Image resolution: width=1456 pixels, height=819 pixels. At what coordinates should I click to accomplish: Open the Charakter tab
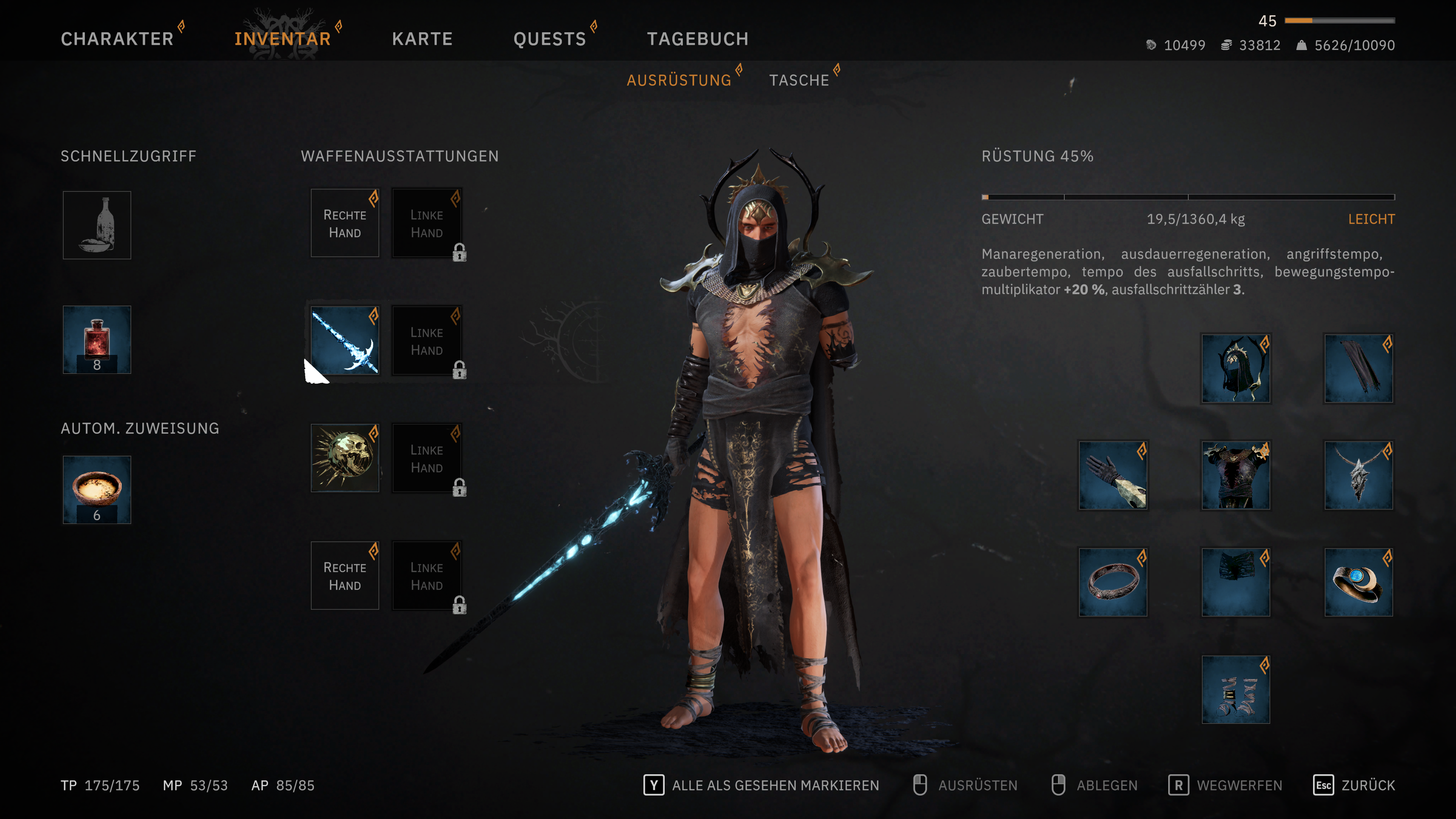117,38
